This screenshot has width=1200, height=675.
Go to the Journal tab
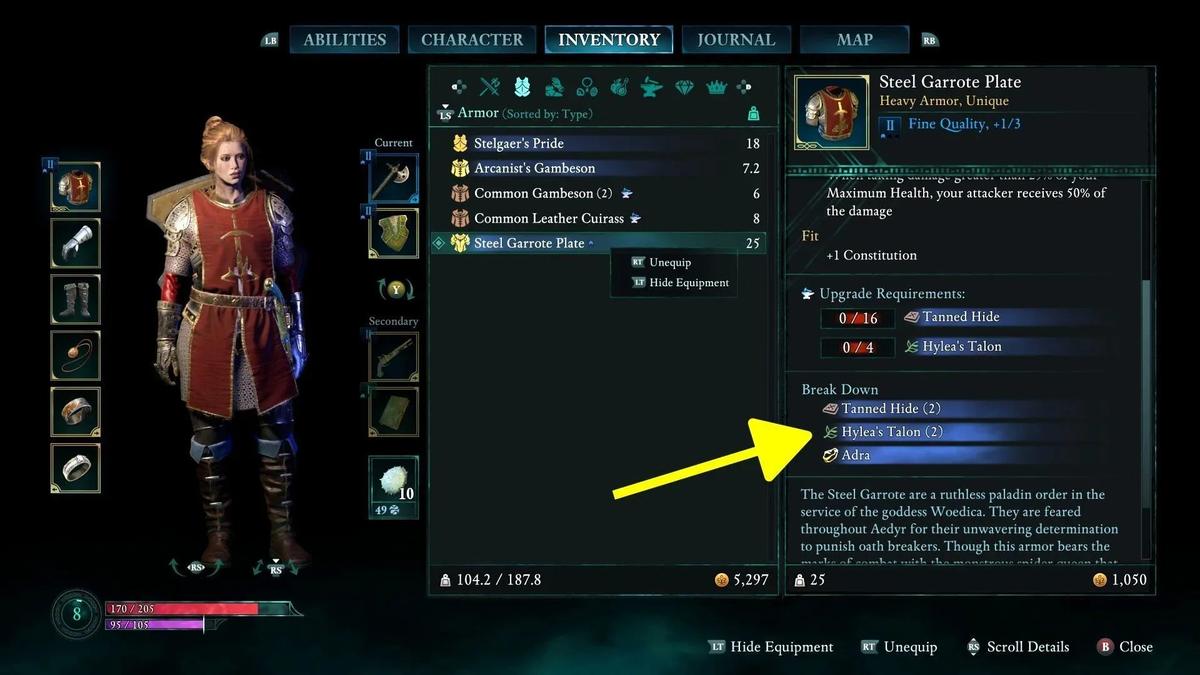click(x=736, y=40)
